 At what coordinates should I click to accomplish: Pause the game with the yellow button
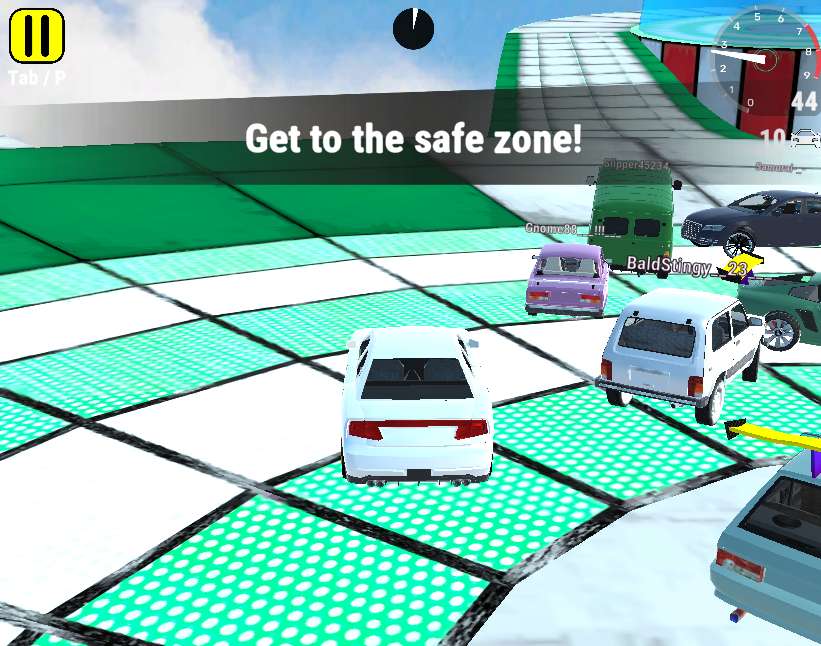[37, 35]
